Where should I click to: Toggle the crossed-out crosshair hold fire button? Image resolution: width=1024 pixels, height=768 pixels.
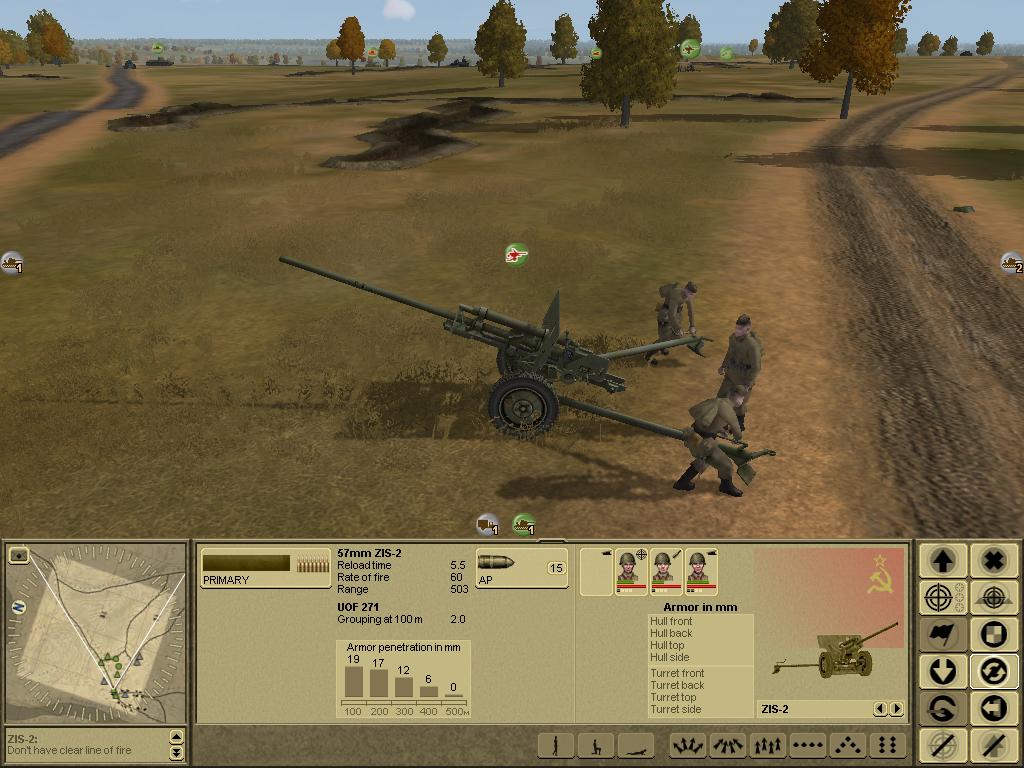(x=942, y=745)
